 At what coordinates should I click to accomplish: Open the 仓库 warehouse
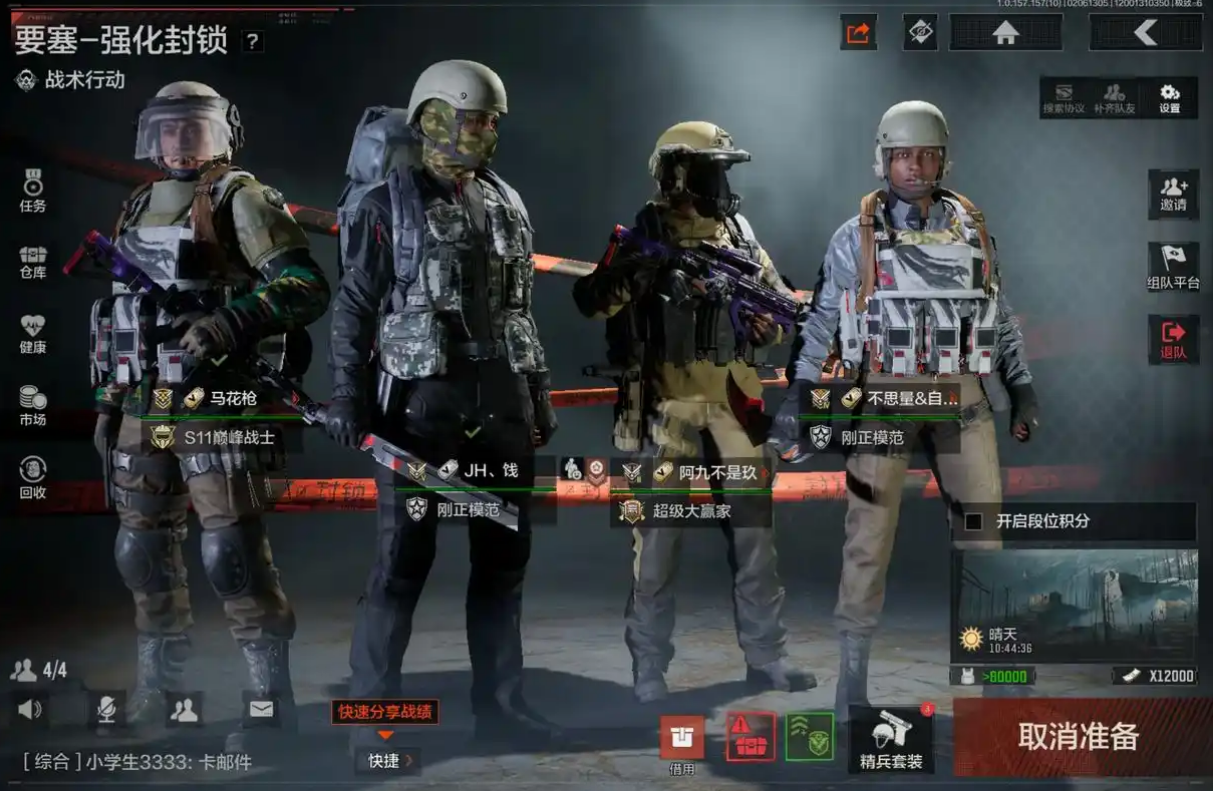[33, 262]
